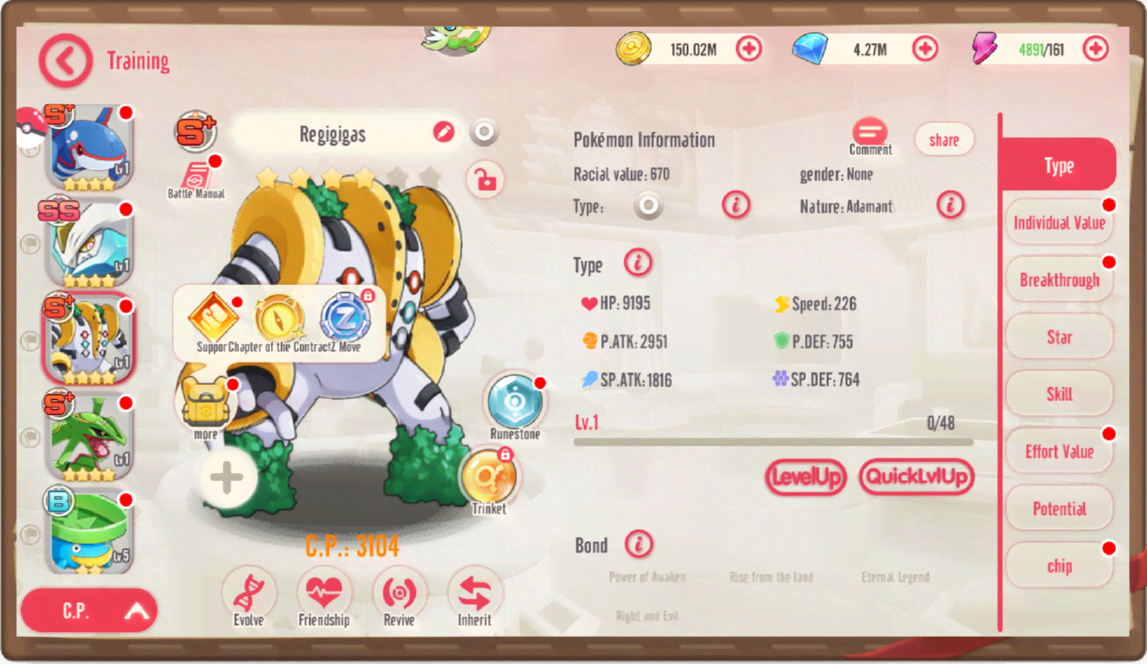Go back using the Training back arrow
Image resolution: width=1147 pixels, height=664 pixels.
(66, 61)
